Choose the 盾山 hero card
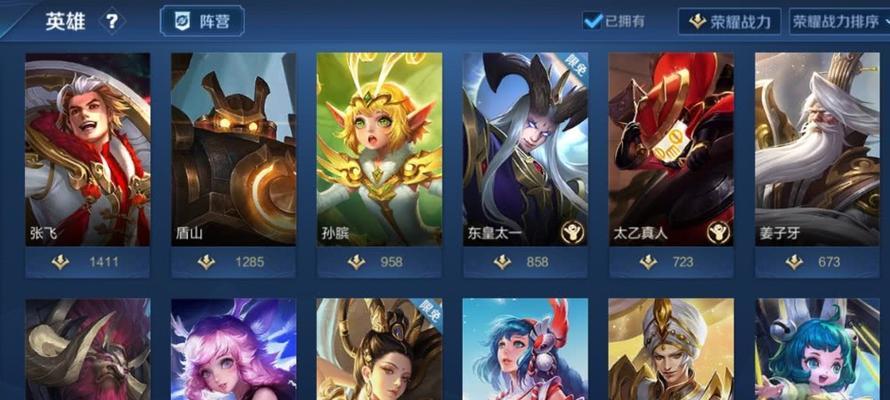The image size is (890, 400). click(x=233, y=160)
